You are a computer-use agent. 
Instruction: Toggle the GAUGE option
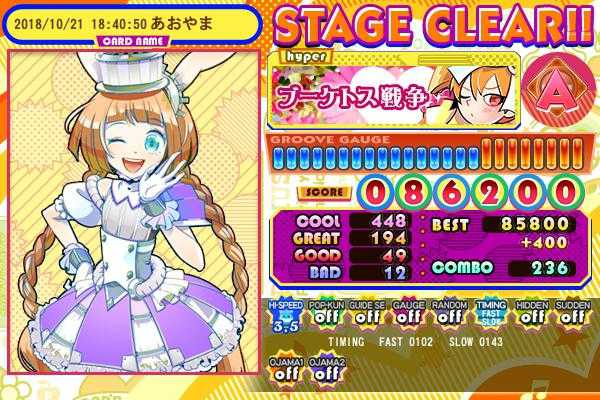[406, 315]
